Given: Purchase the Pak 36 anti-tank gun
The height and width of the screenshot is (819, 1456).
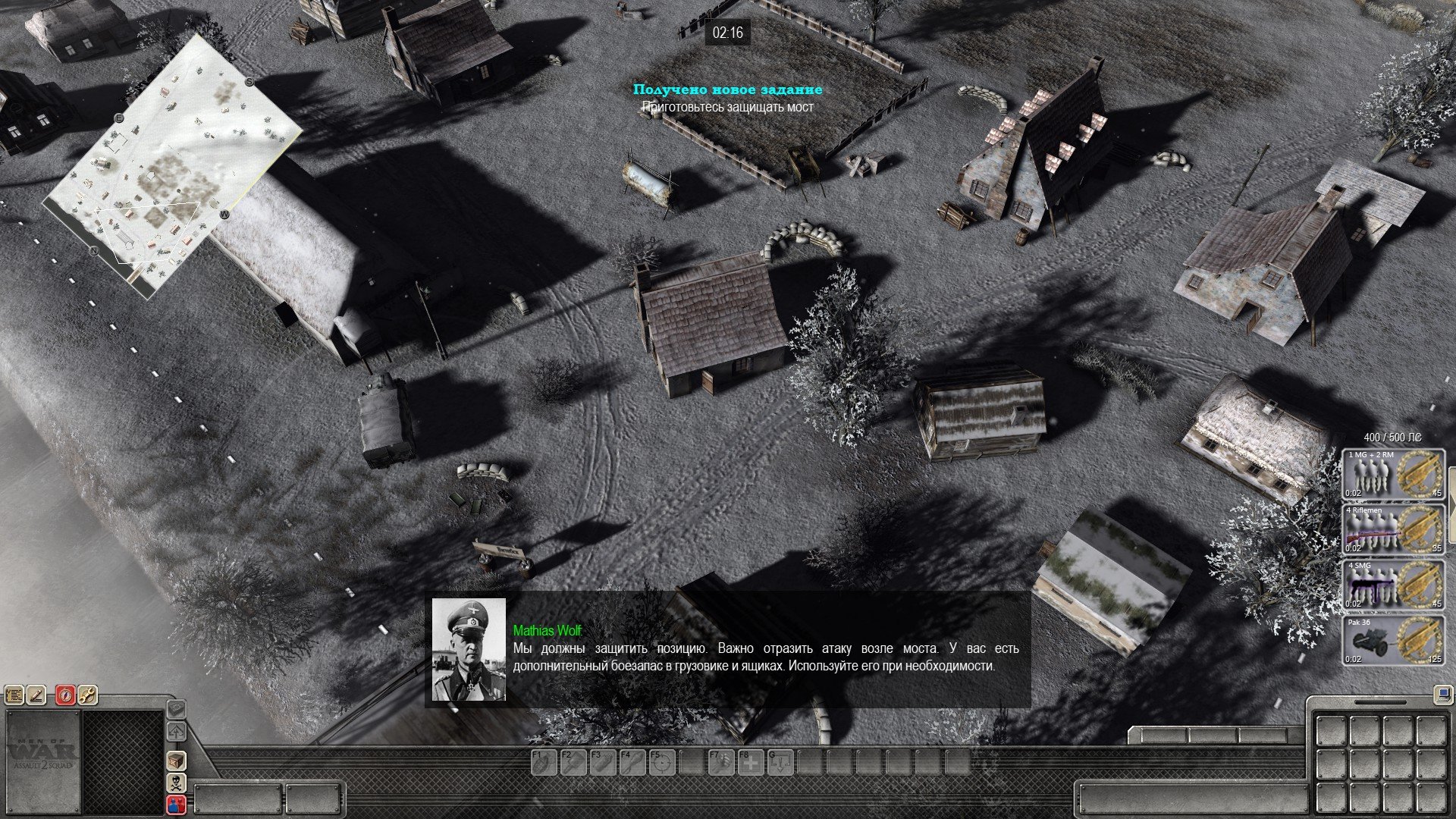Looking at the screenshot, I should 1394,641.
